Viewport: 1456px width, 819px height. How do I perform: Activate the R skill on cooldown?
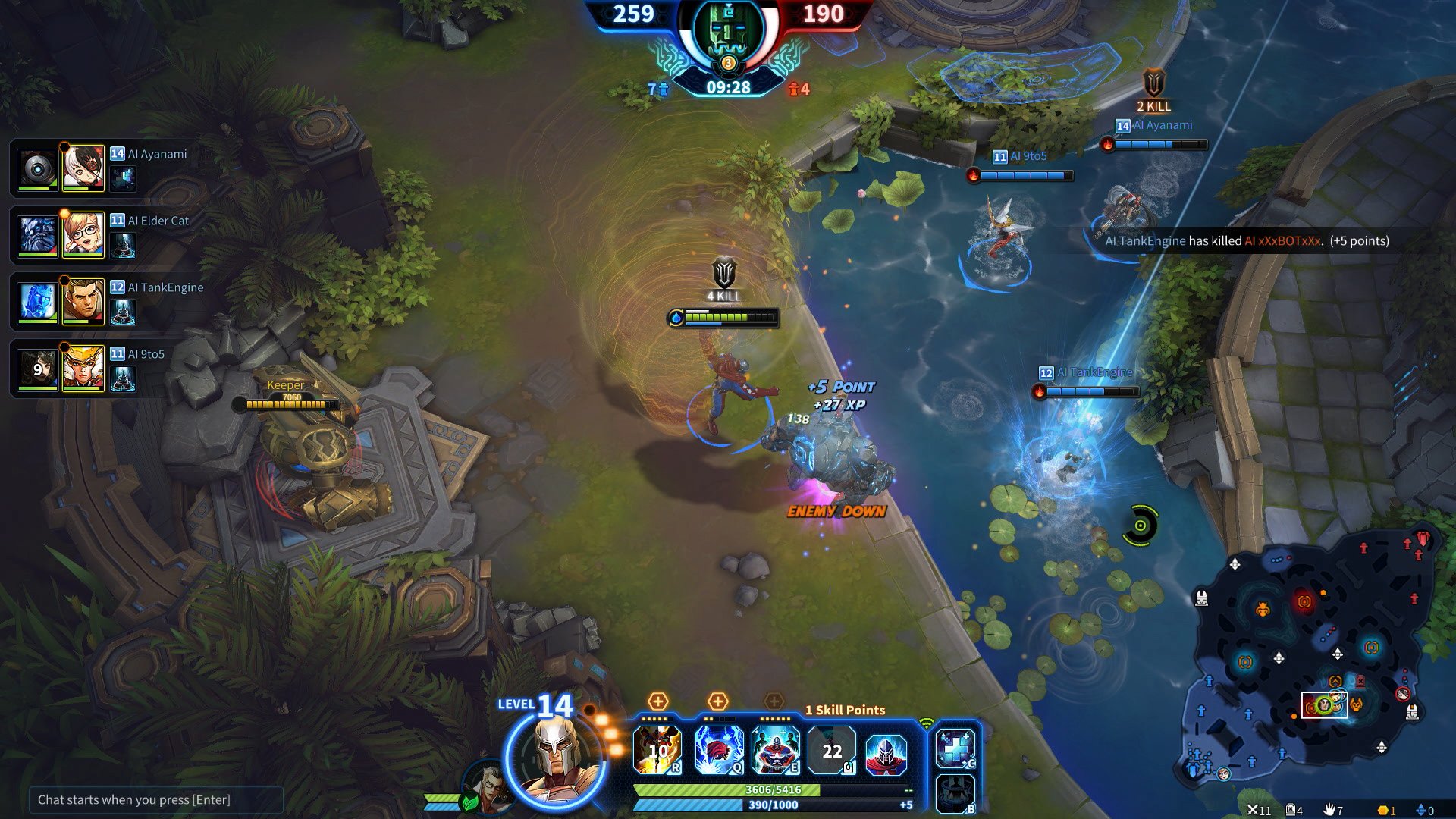pos(657,750)
